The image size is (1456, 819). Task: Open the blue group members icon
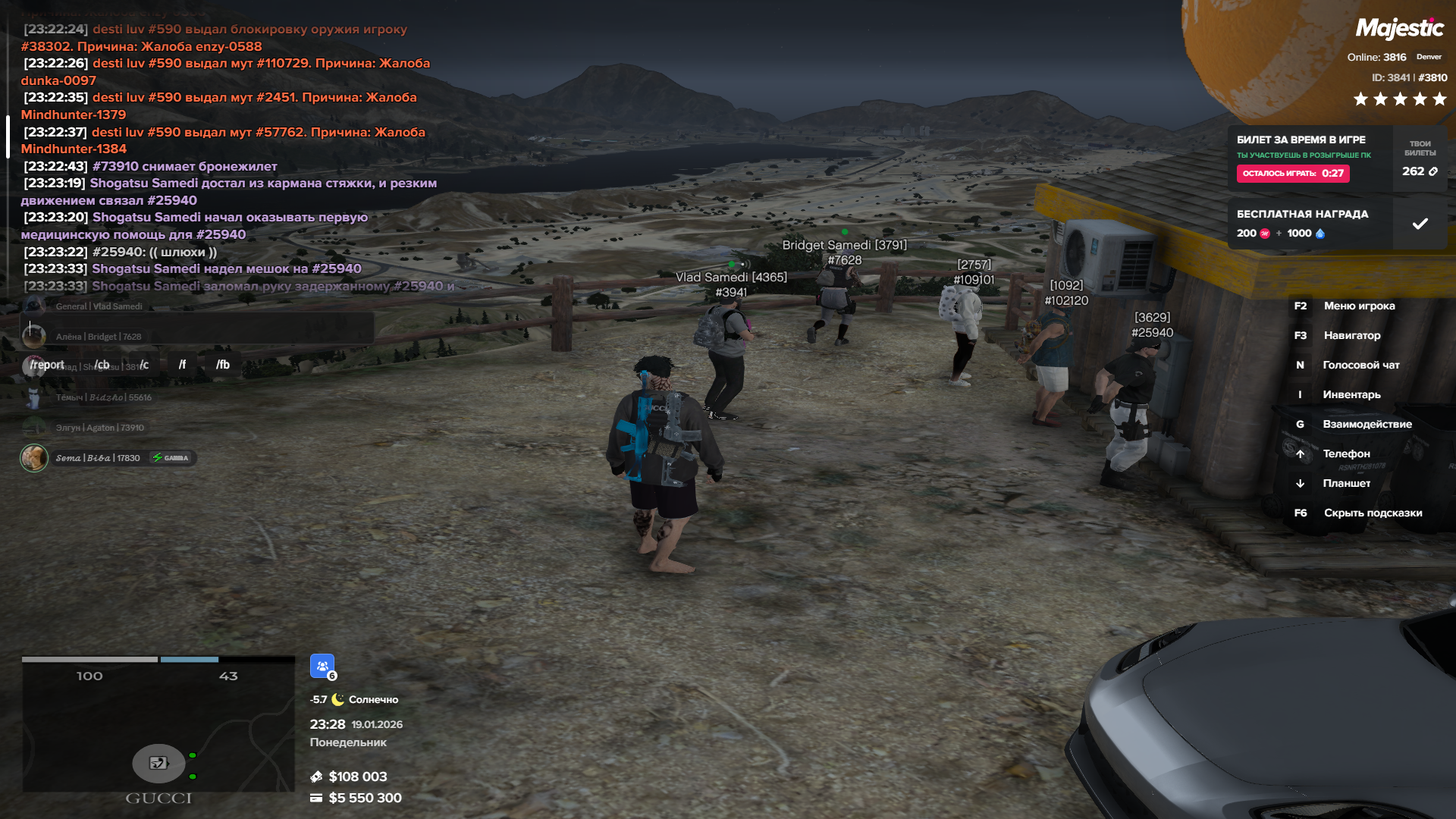[x=322, y=666]
